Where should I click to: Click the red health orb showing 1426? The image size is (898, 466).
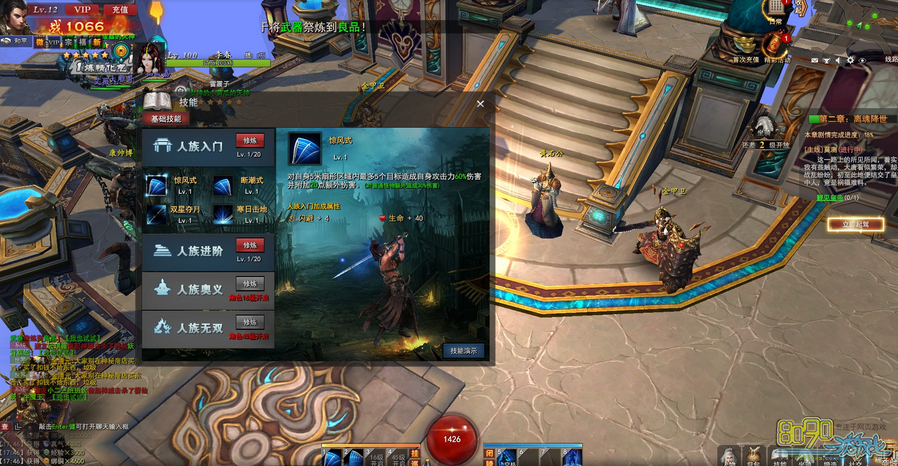tap(452, 438)
